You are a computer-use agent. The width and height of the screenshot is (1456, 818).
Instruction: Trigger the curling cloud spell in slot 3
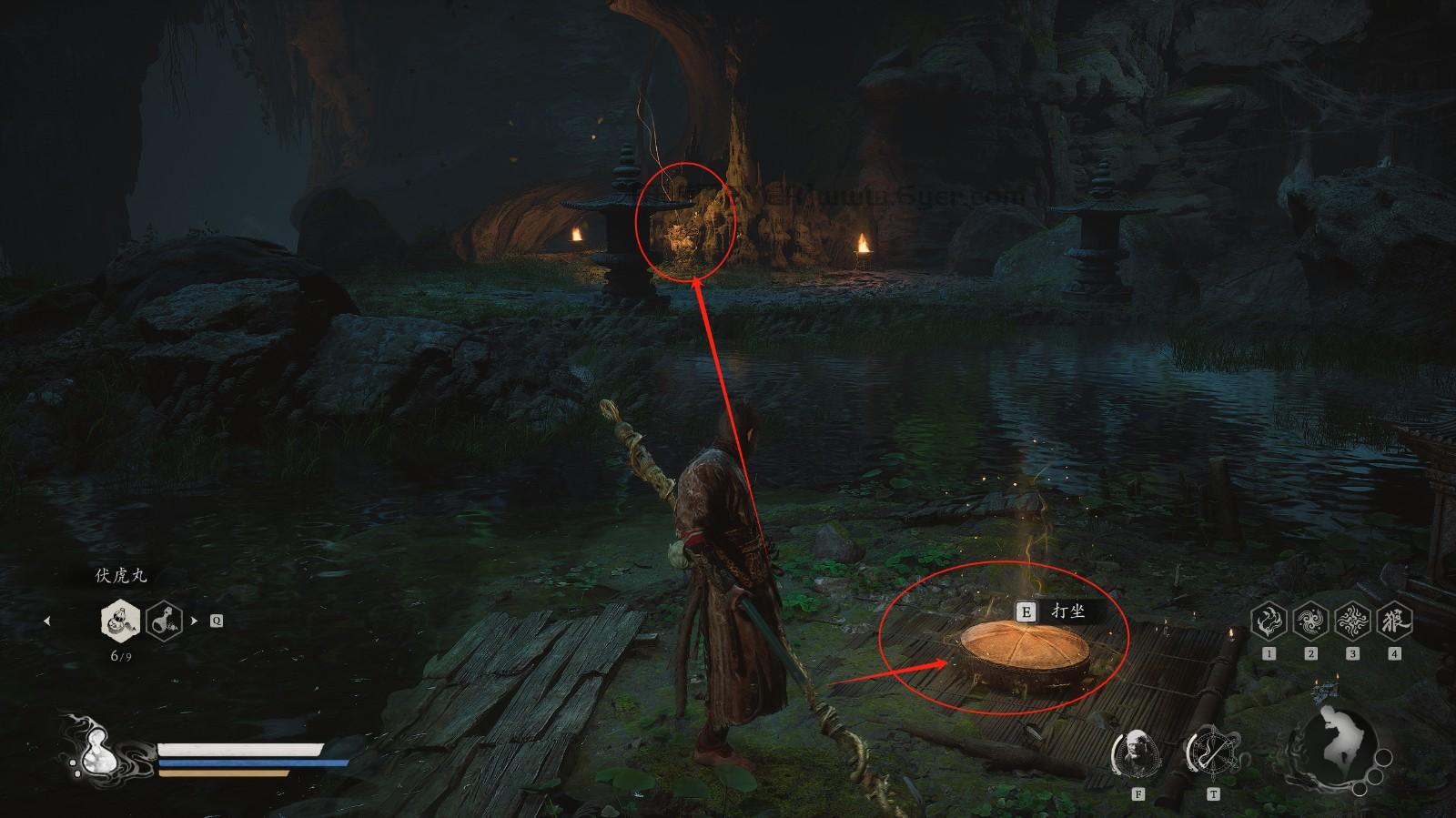tap(1352, 621)
